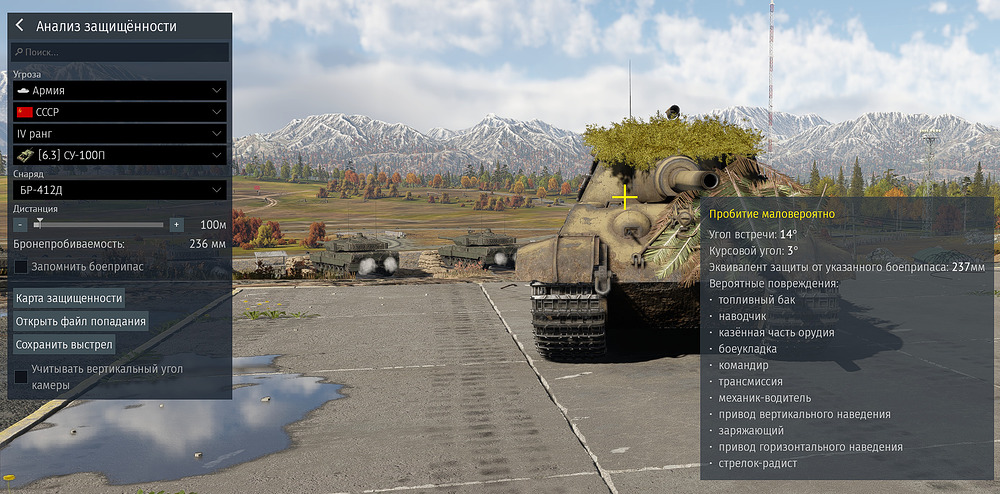Open the БР-412Д shell dropdown
This screenshot has width=1000, height=494.
120,190
